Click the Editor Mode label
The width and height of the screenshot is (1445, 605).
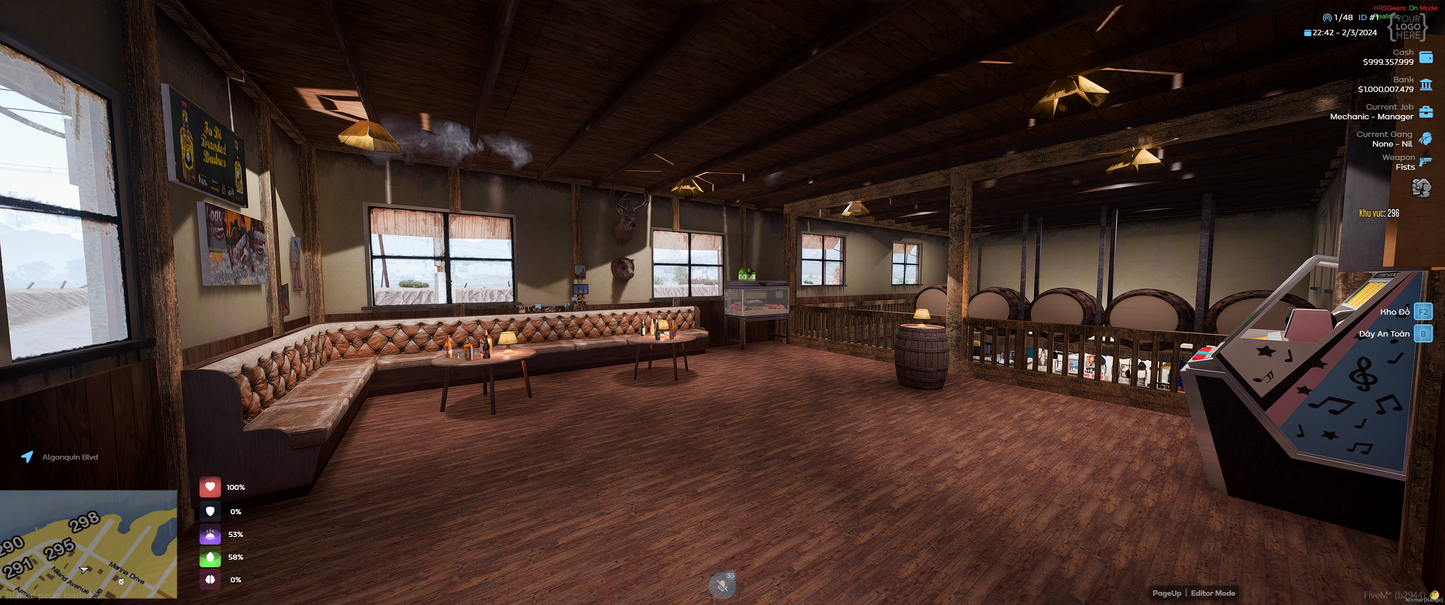[1212, 593]
